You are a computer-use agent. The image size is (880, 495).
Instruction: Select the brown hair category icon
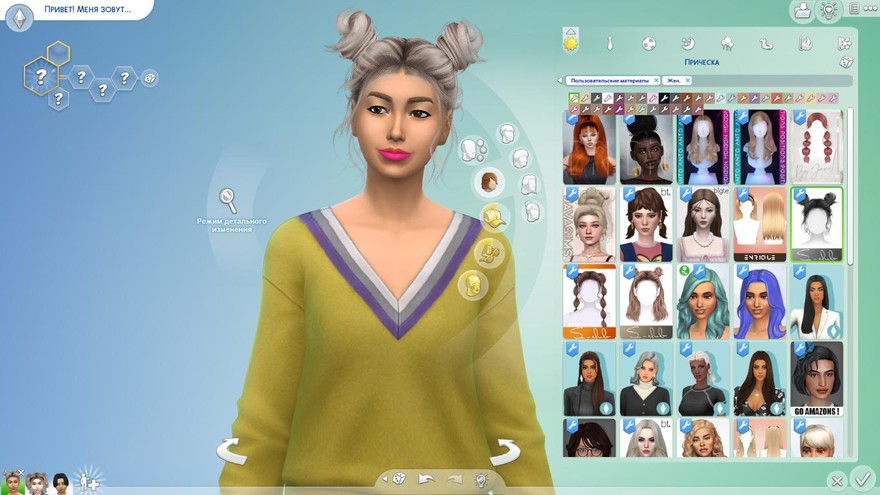pos(488,182)
